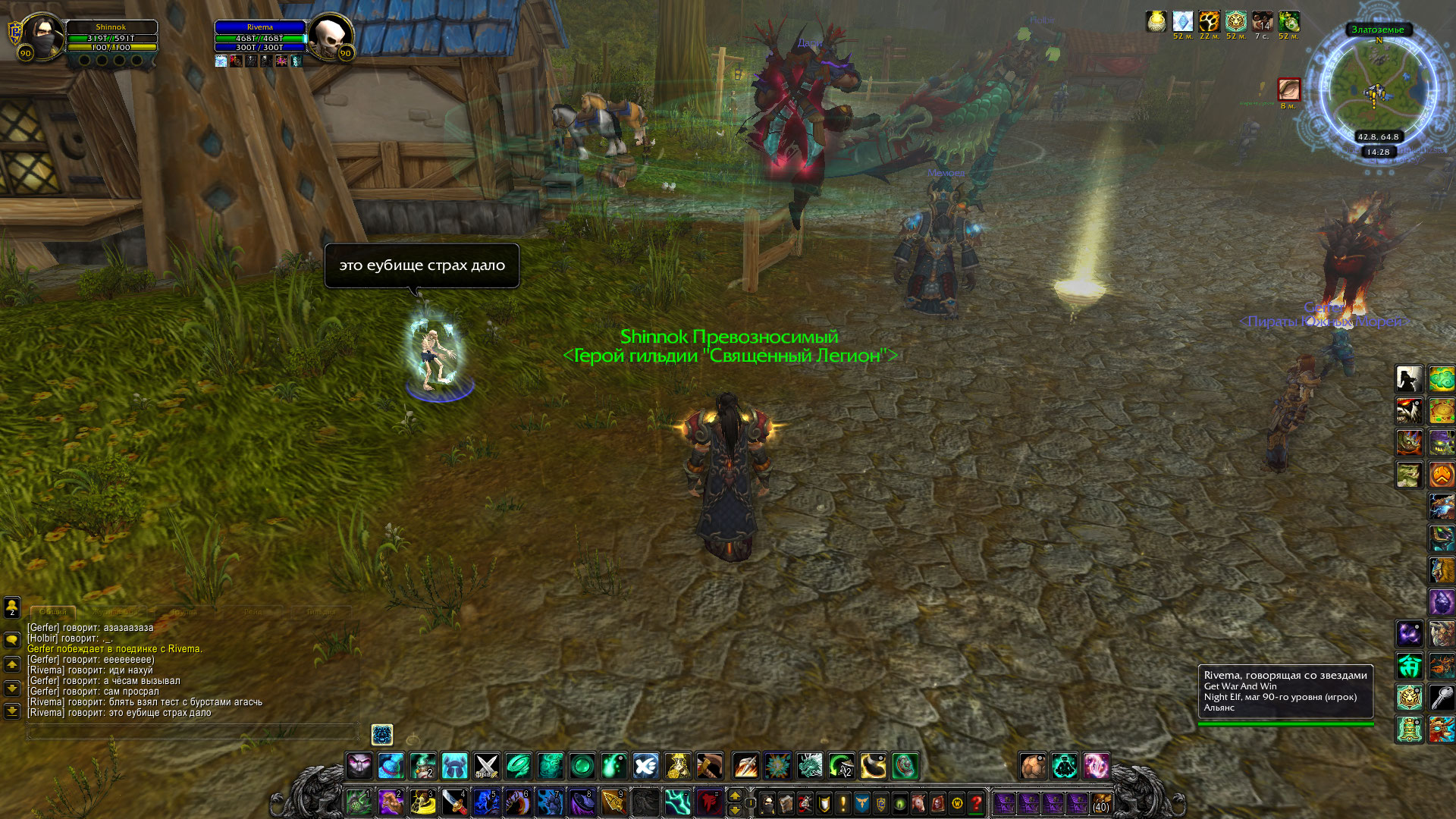Jump chat to the bottom
This screenshot has width=1456, height=819.
coord(12,711)
